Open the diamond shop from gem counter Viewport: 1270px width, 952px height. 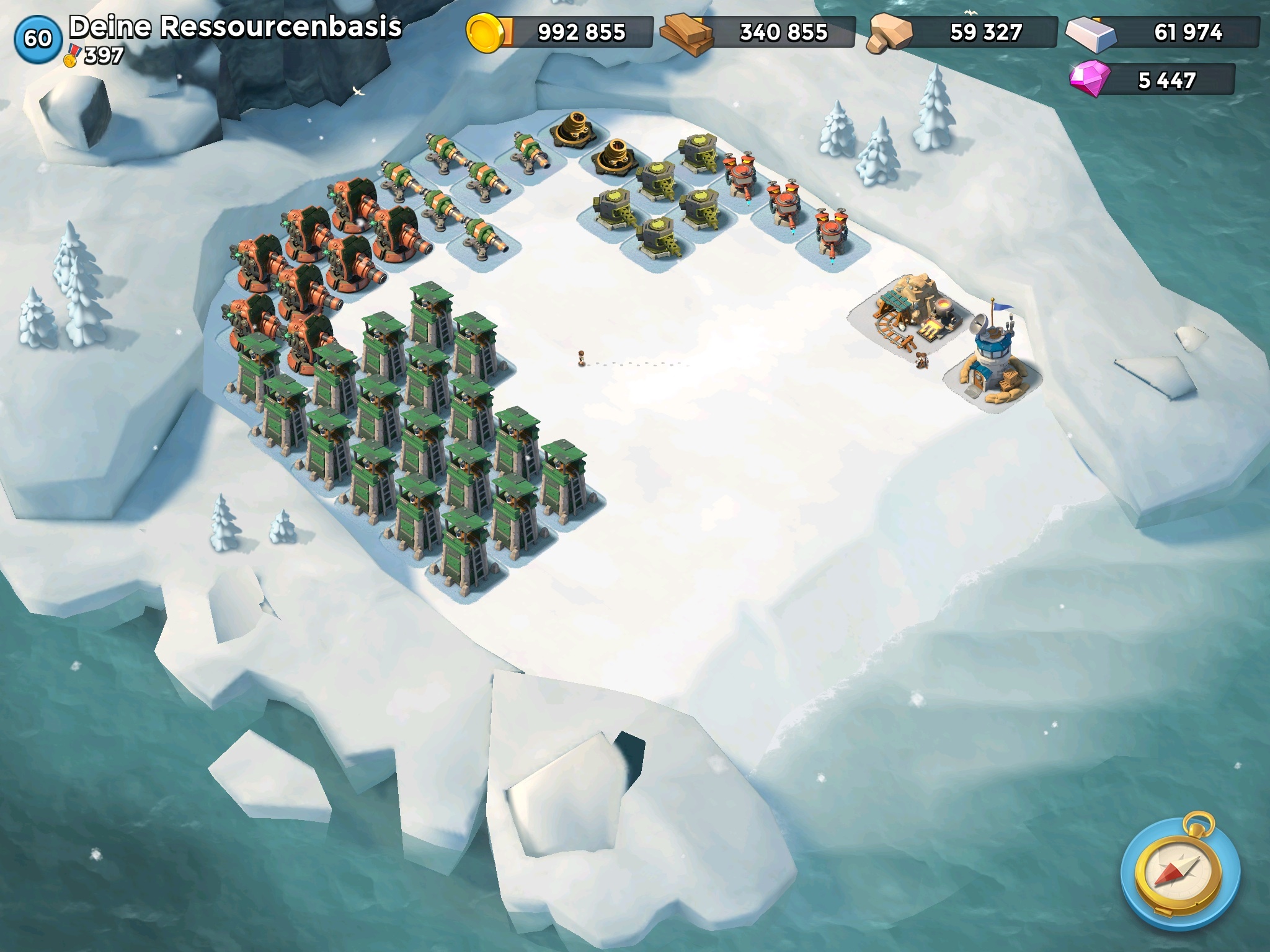[x=1153, y=81]
